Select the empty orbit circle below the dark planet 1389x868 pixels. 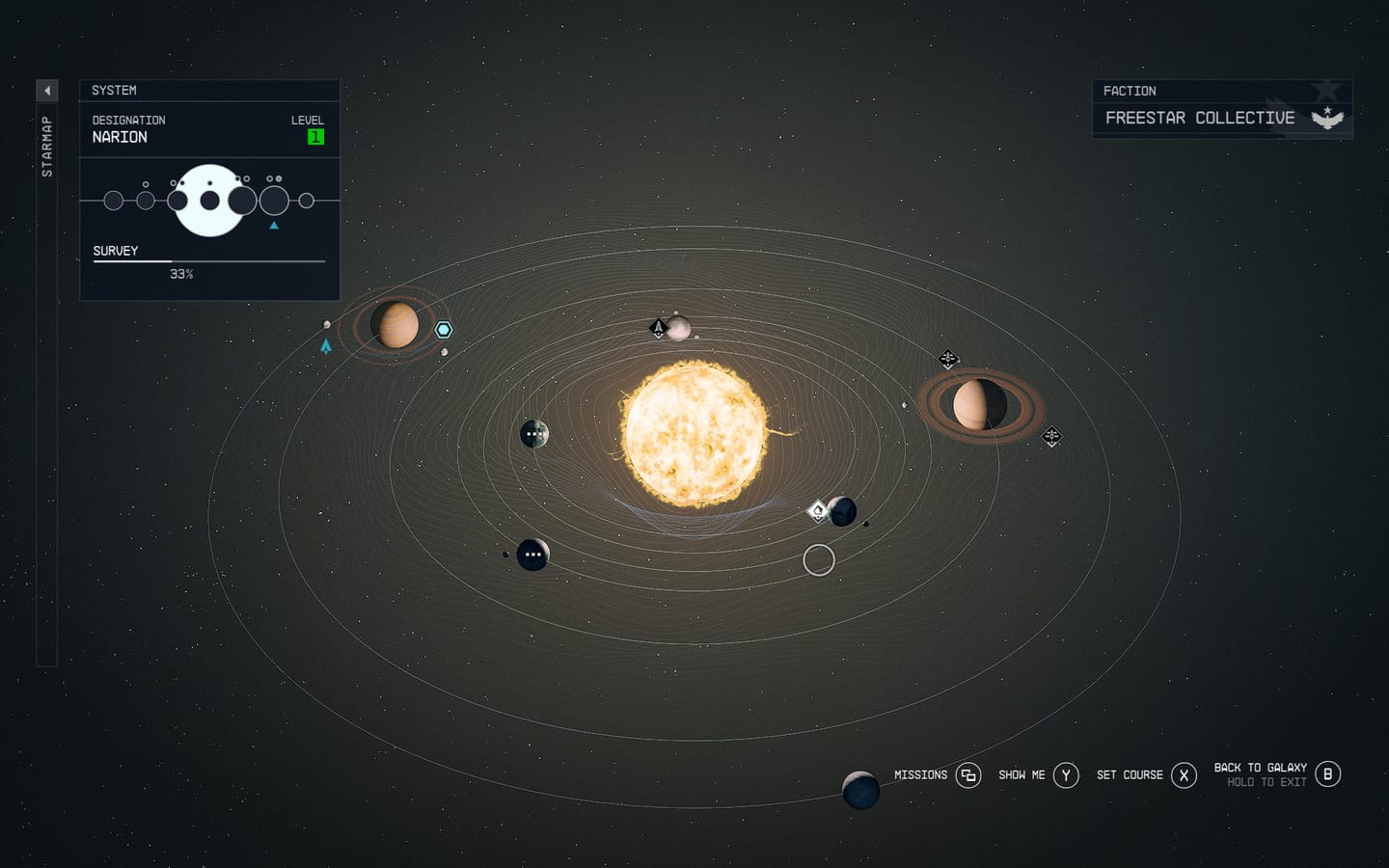[819, 559]
